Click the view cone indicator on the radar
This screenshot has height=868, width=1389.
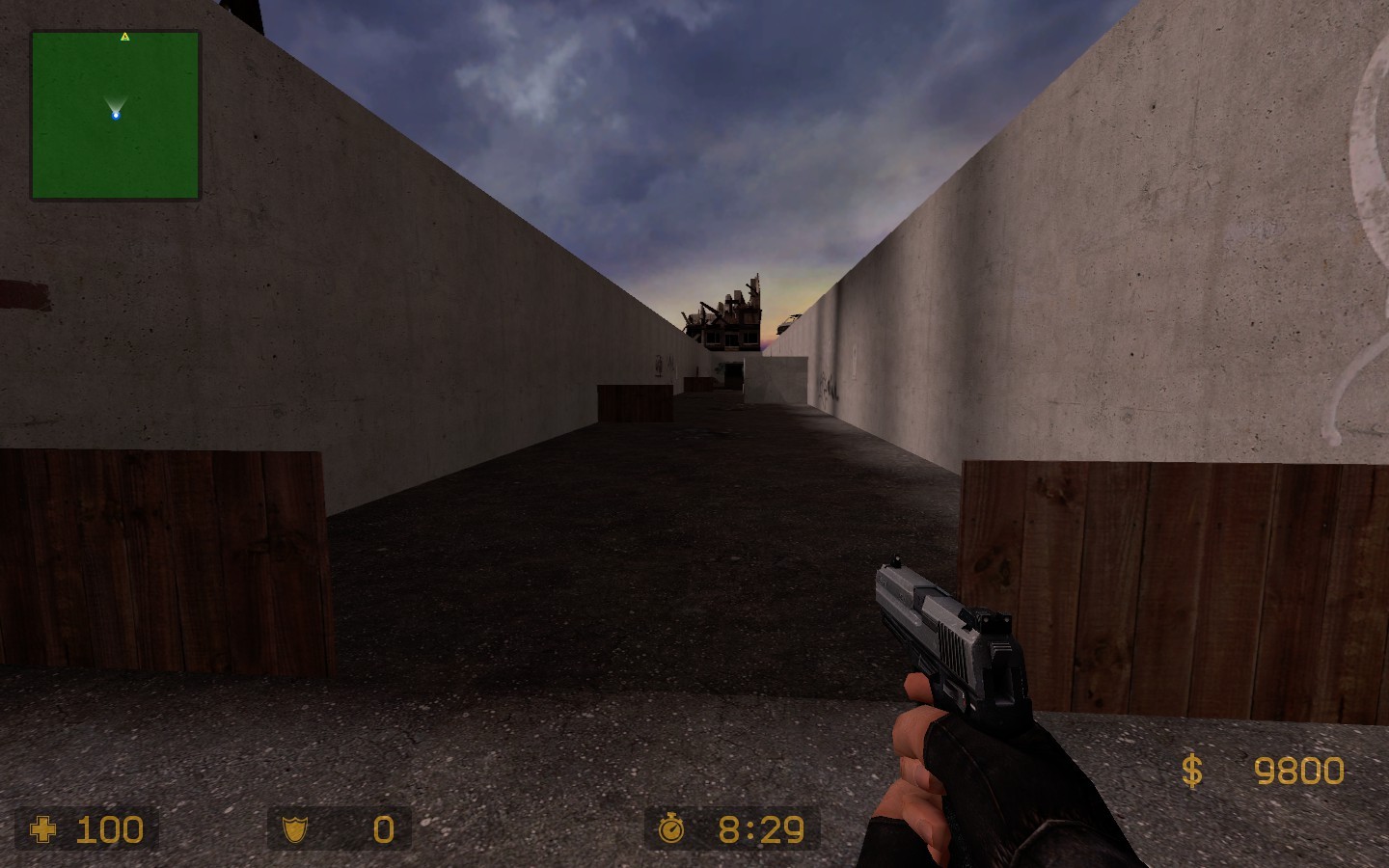pos(116,104)
